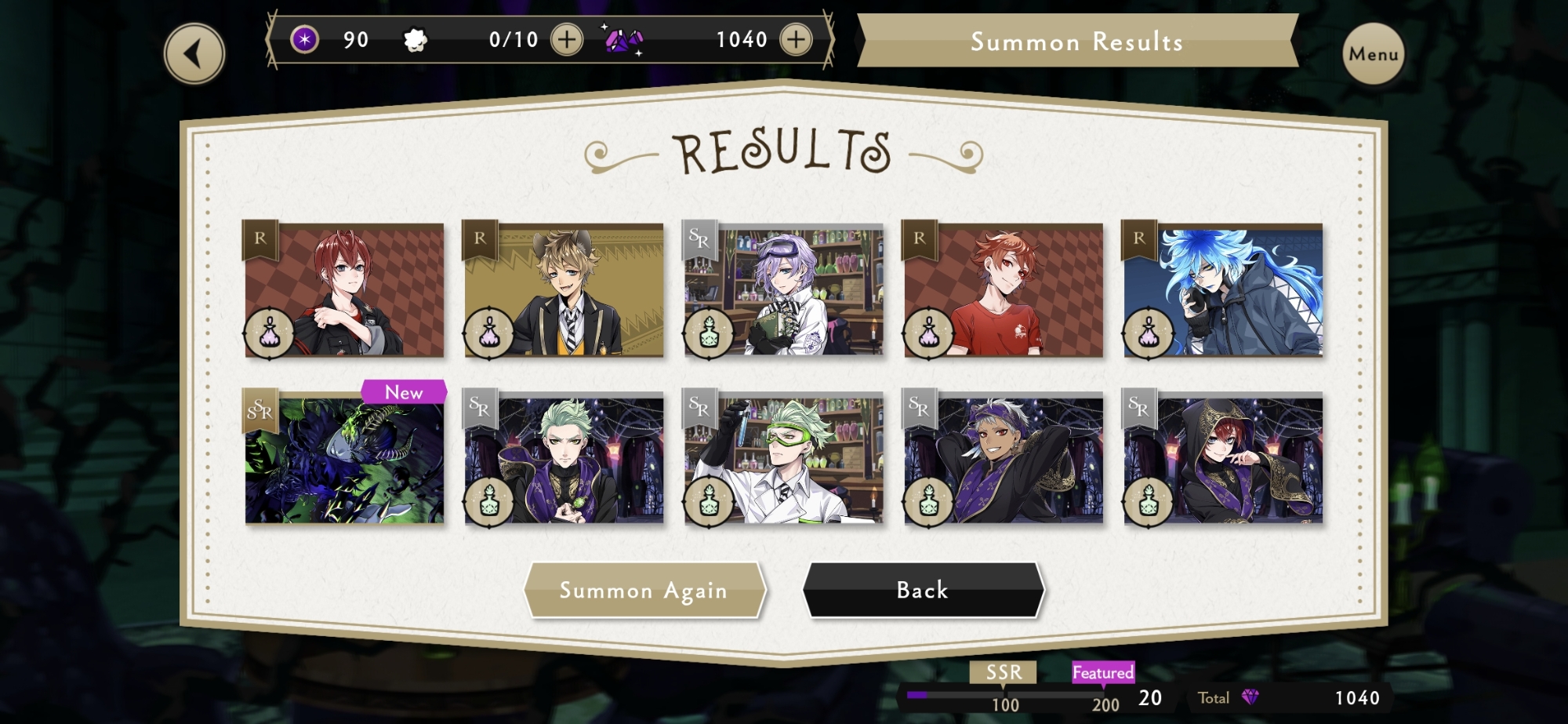Image resolution: width=1568 pixels, height=724 pixels.
Task: Open the round Menu button
Action: [x=1373, y=54]
